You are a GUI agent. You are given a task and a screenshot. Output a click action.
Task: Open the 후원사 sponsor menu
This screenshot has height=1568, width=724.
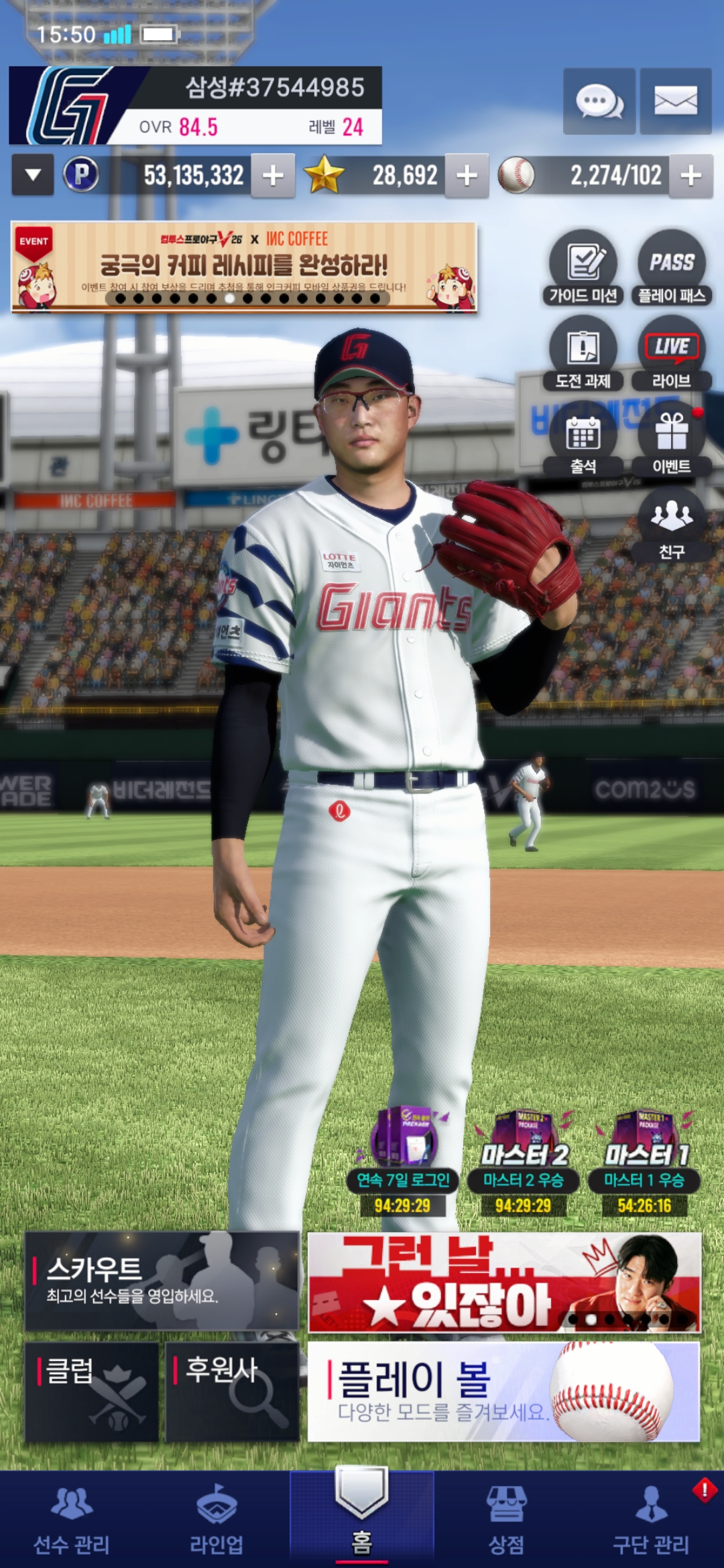click(232, 1391)
